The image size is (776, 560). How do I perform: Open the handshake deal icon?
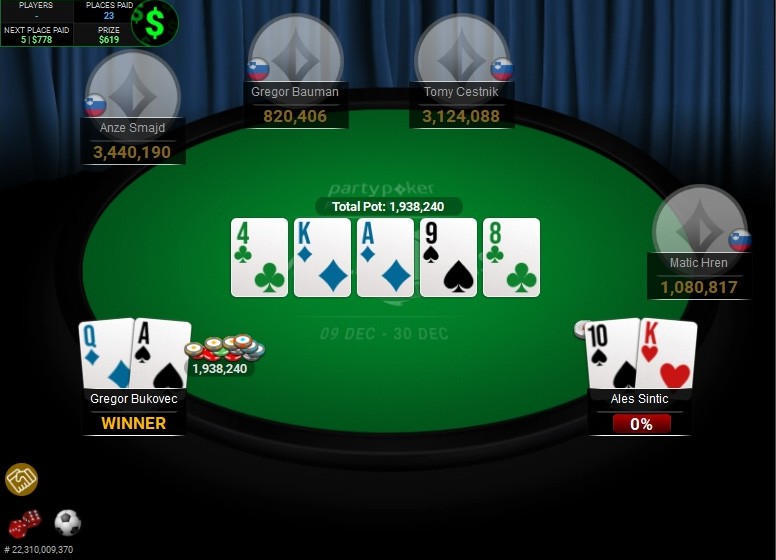pos(21,480)
